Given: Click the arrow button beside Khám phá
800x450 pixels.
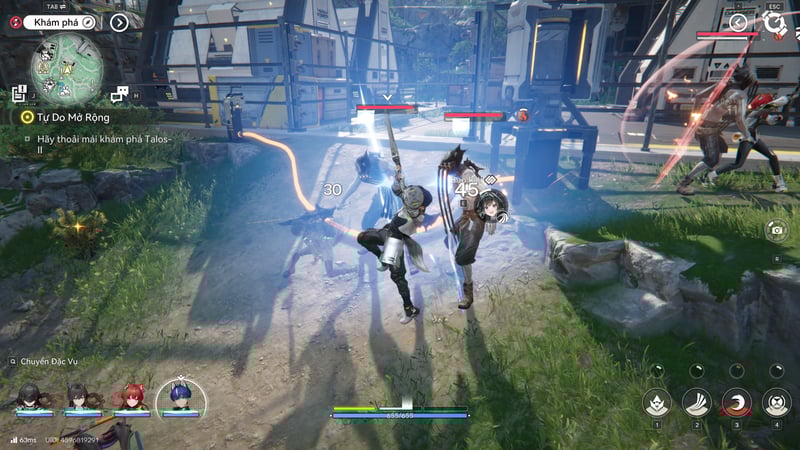Looking at the screenshot, I should [x=119, y=21].
